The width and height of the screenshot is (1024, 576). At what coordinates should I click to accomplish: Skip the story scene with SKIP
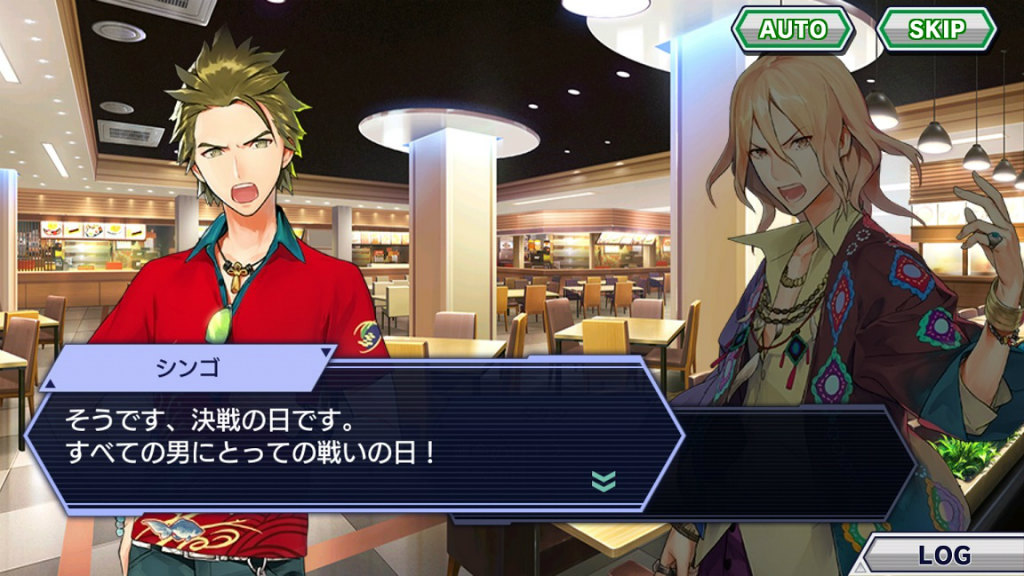click(936, 29)
